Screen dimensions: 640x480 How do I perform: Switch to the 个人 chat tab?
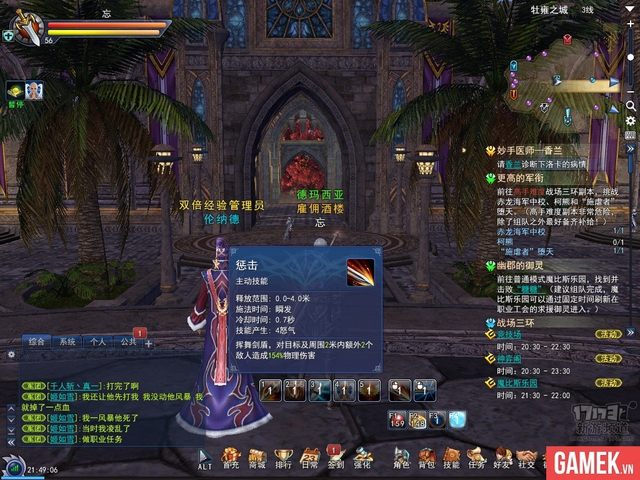97,341
